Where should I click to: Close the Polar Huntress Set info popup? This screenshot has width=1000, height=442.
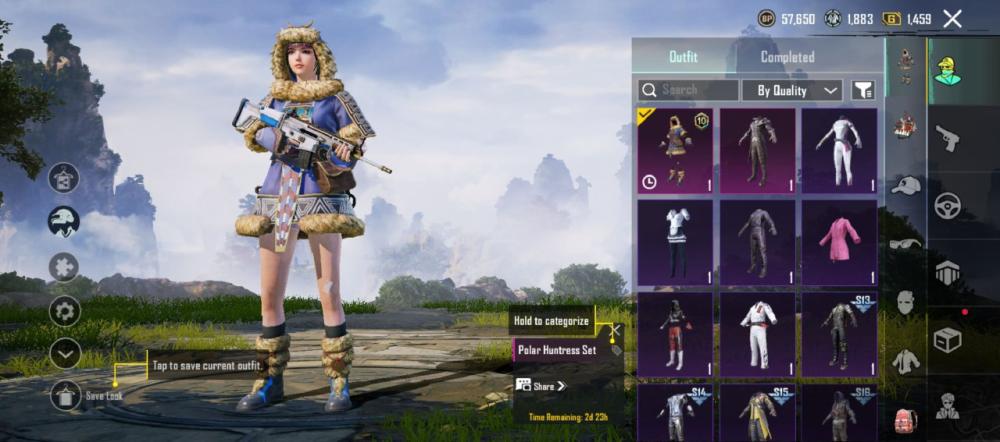(616, 329)
